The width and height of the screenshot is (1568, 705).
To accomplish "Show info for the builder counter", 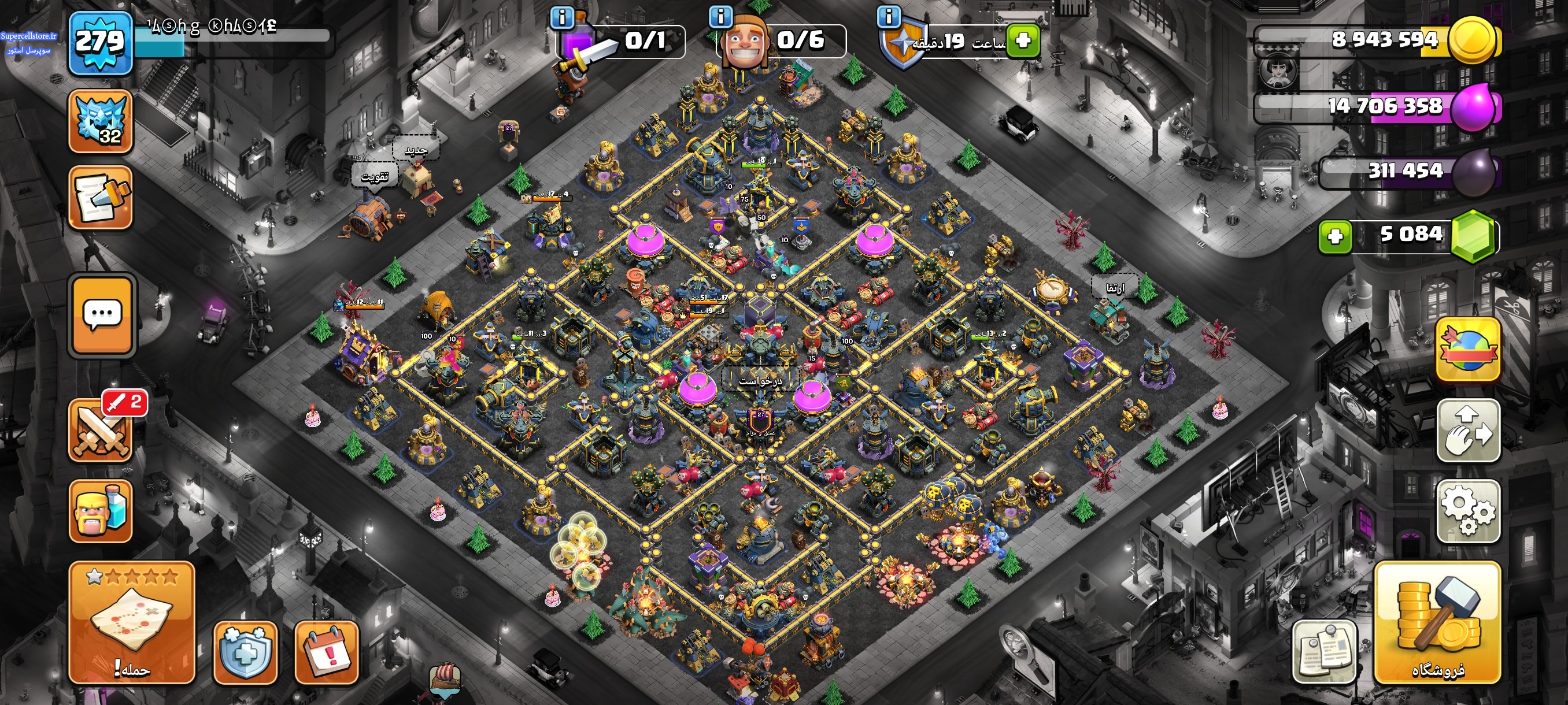I will point(721,17).
